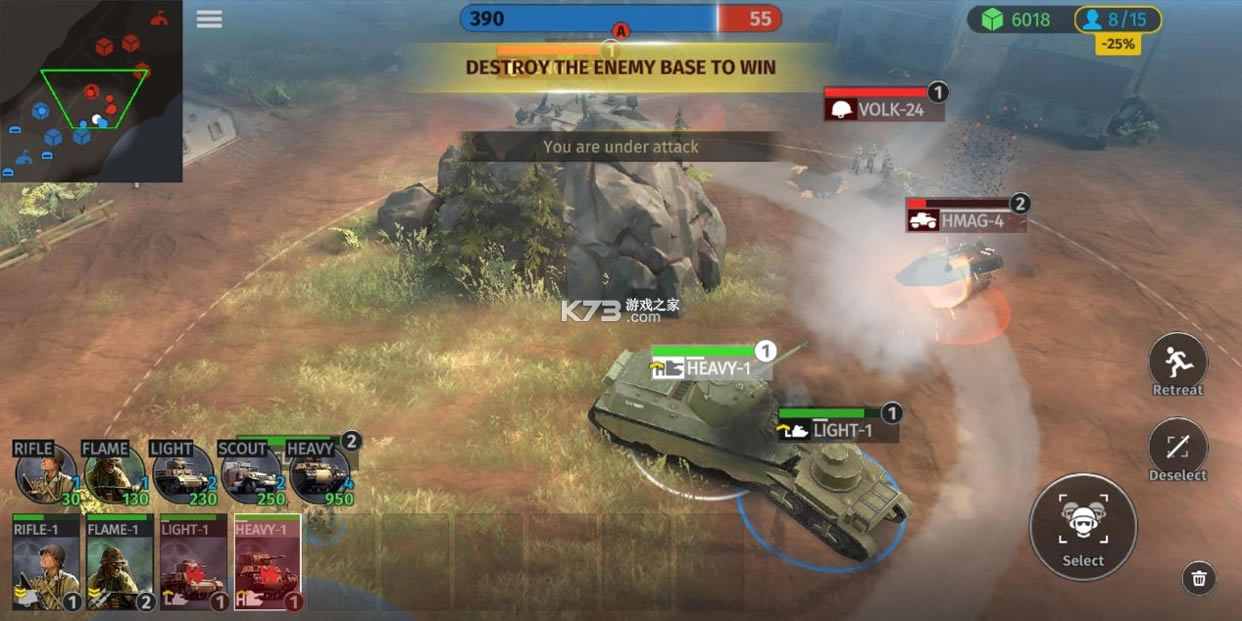The height and width of the screenshot is (621, 1242).
Task: Click the trash can delete button
Action: (x=1199, y=577)
